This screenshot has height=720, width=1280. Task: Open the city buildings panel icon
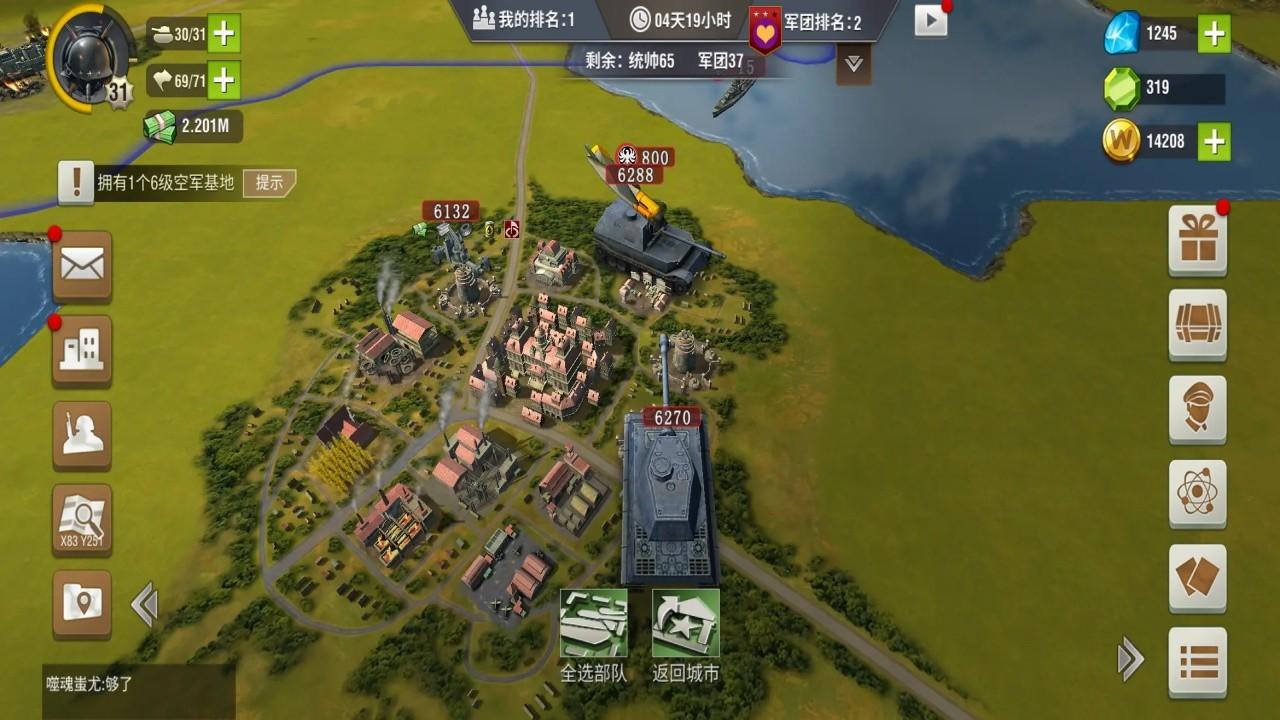[82, 352]
